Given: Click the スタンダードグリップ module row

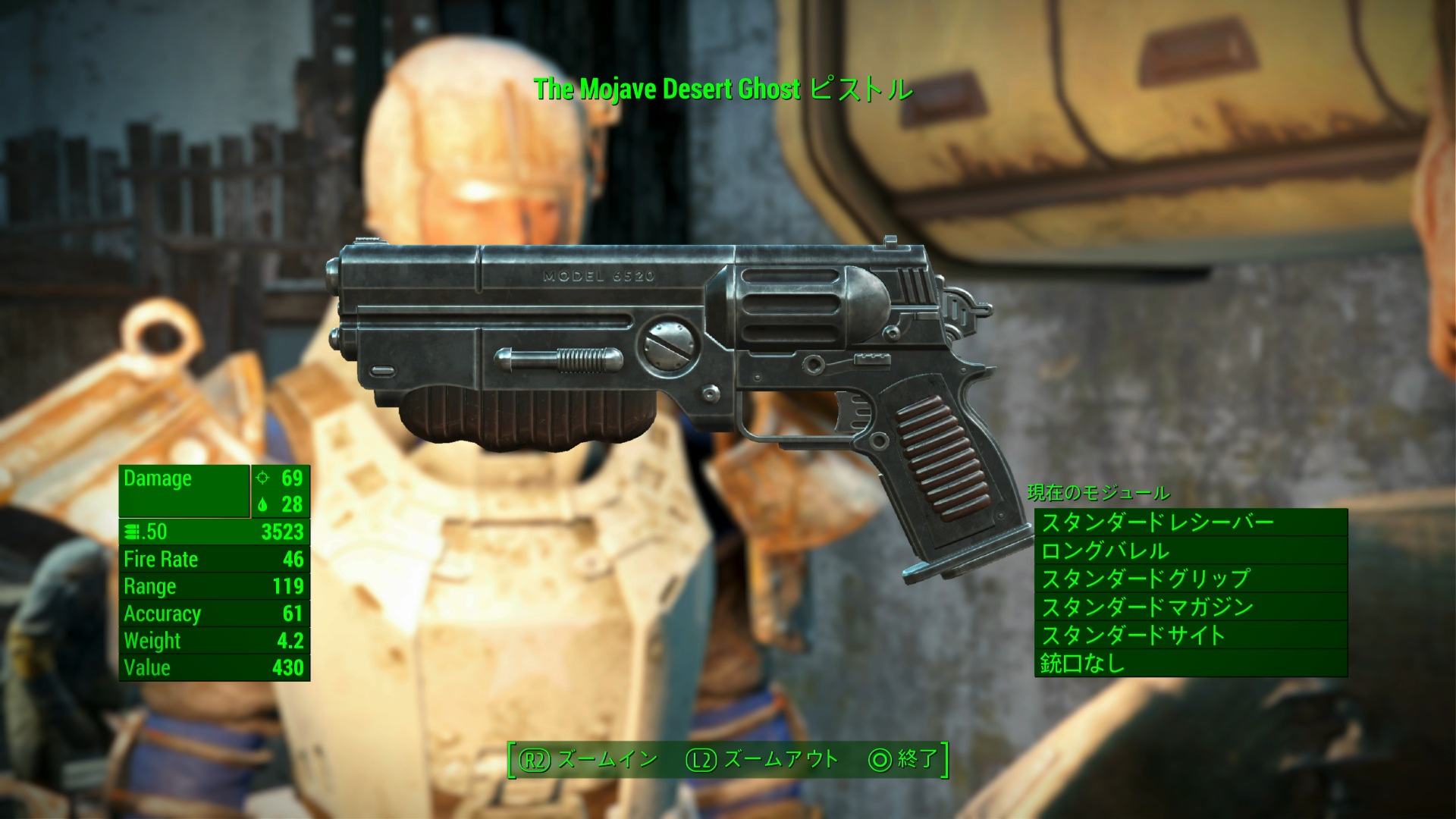Looking at the screenshot, I should point(1190,579).
